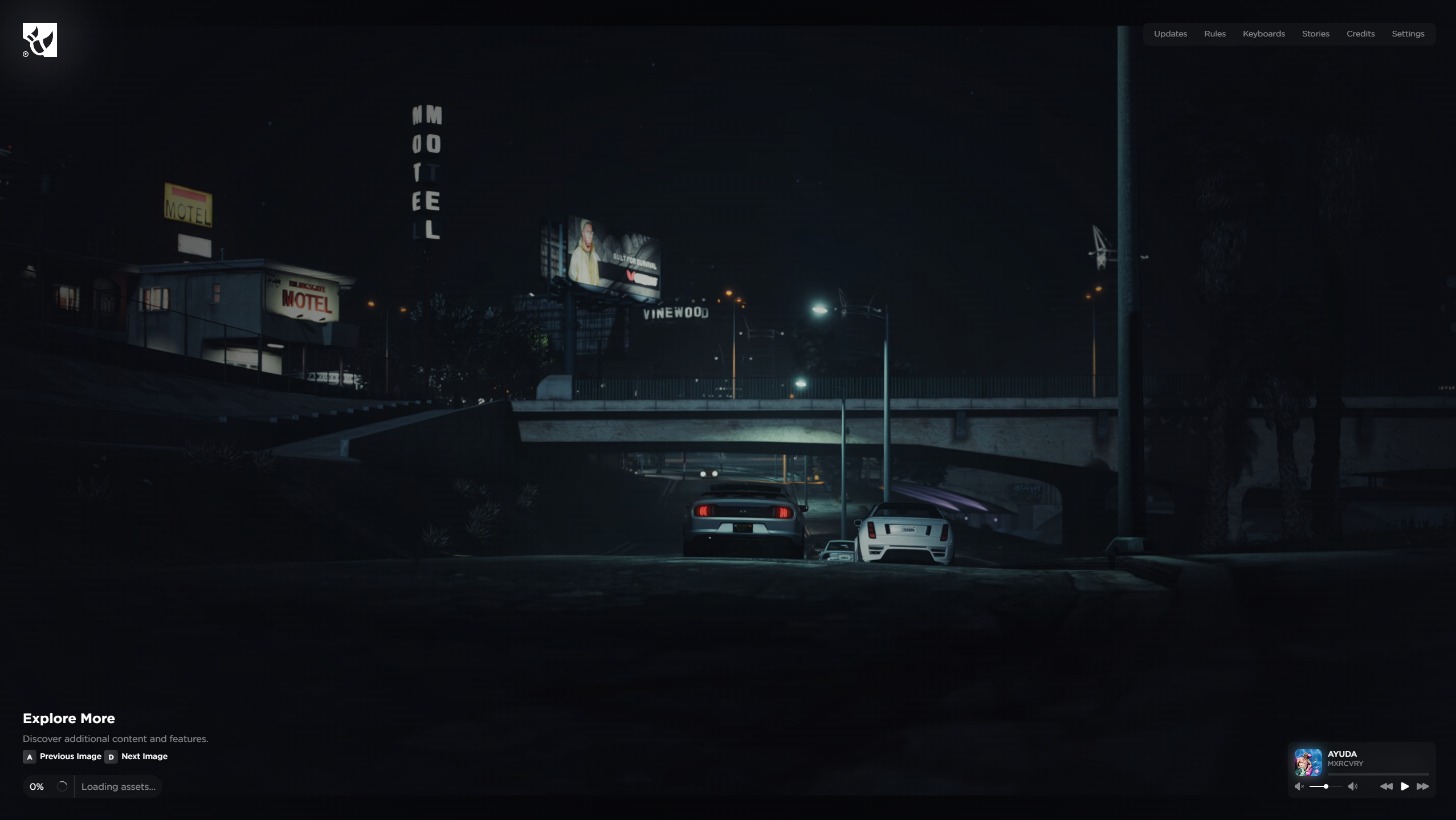Select 'Next Image' in Explore More
The image size is (1456, 820).
coord(144,756)
